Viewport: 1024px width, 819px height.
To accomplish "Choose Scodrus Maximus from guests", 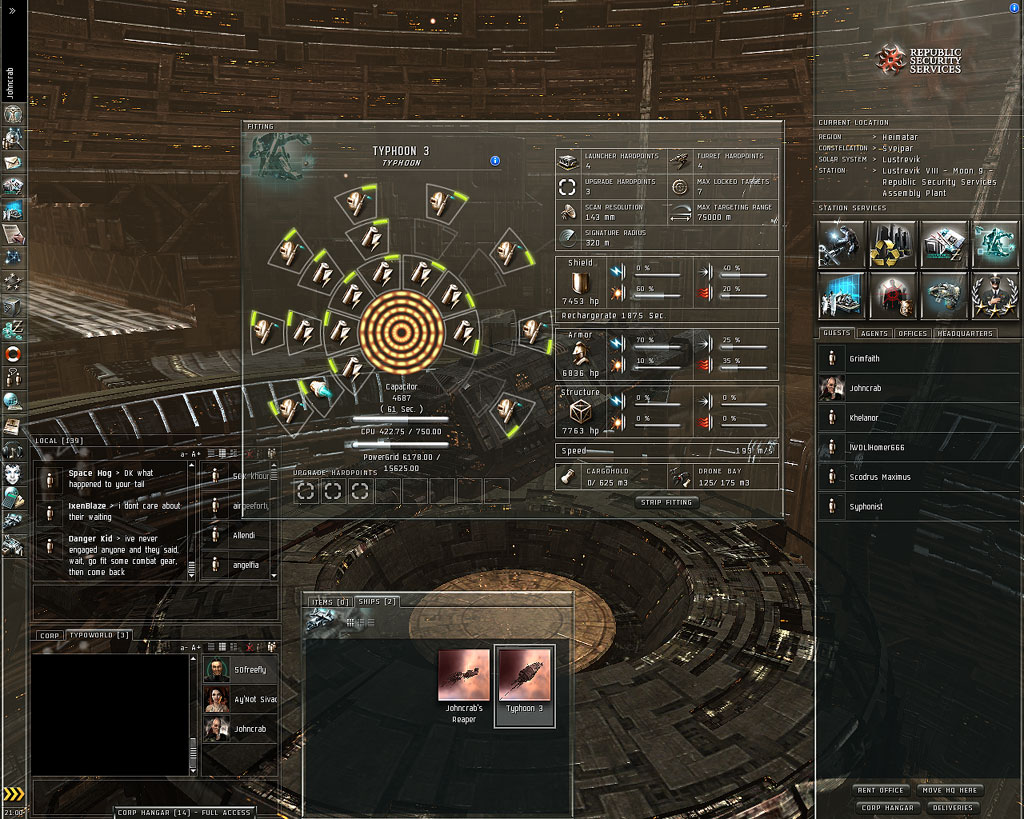I will pos(881,477).
